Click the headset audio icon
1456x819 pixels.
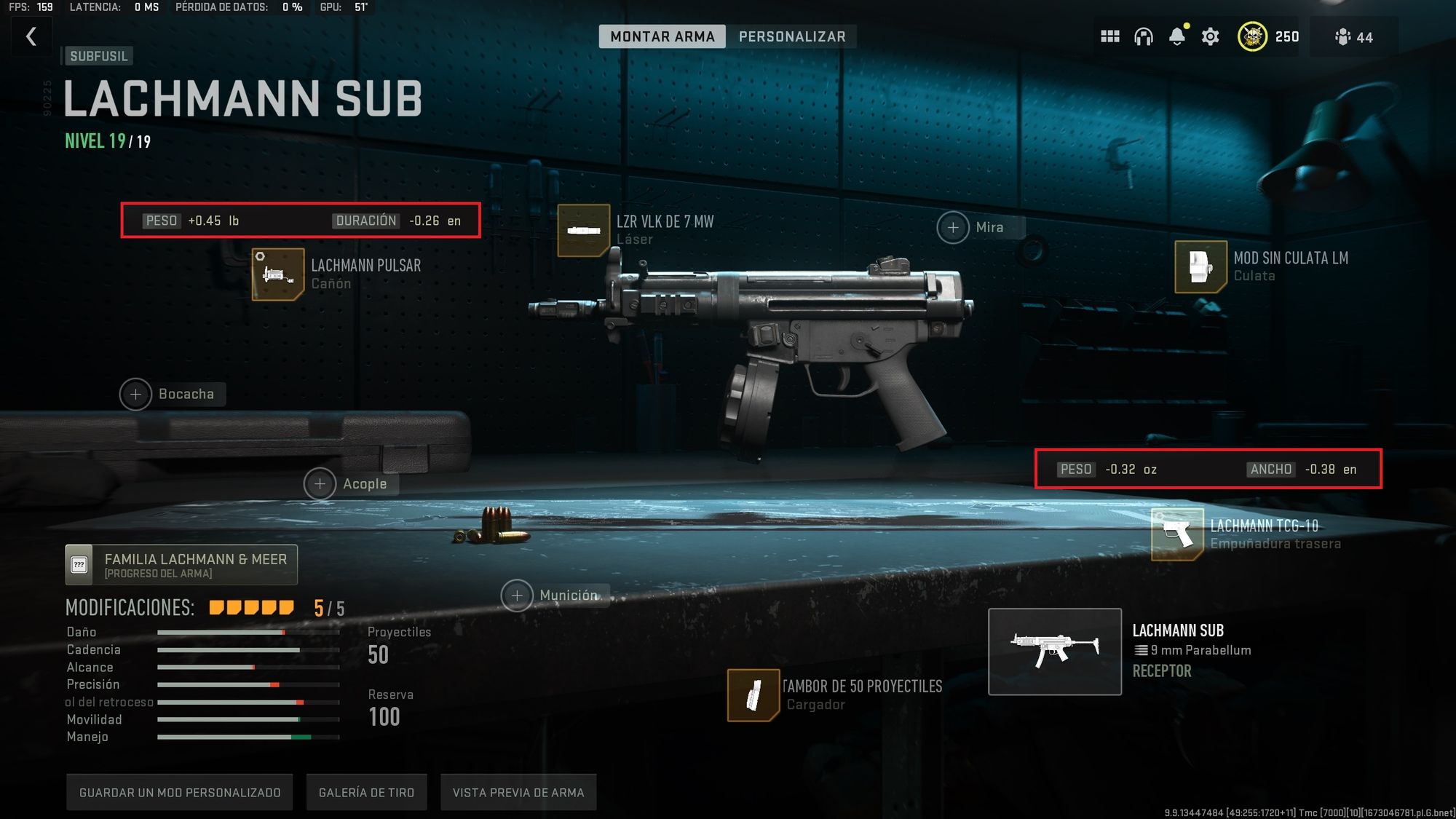[1144, 36]
